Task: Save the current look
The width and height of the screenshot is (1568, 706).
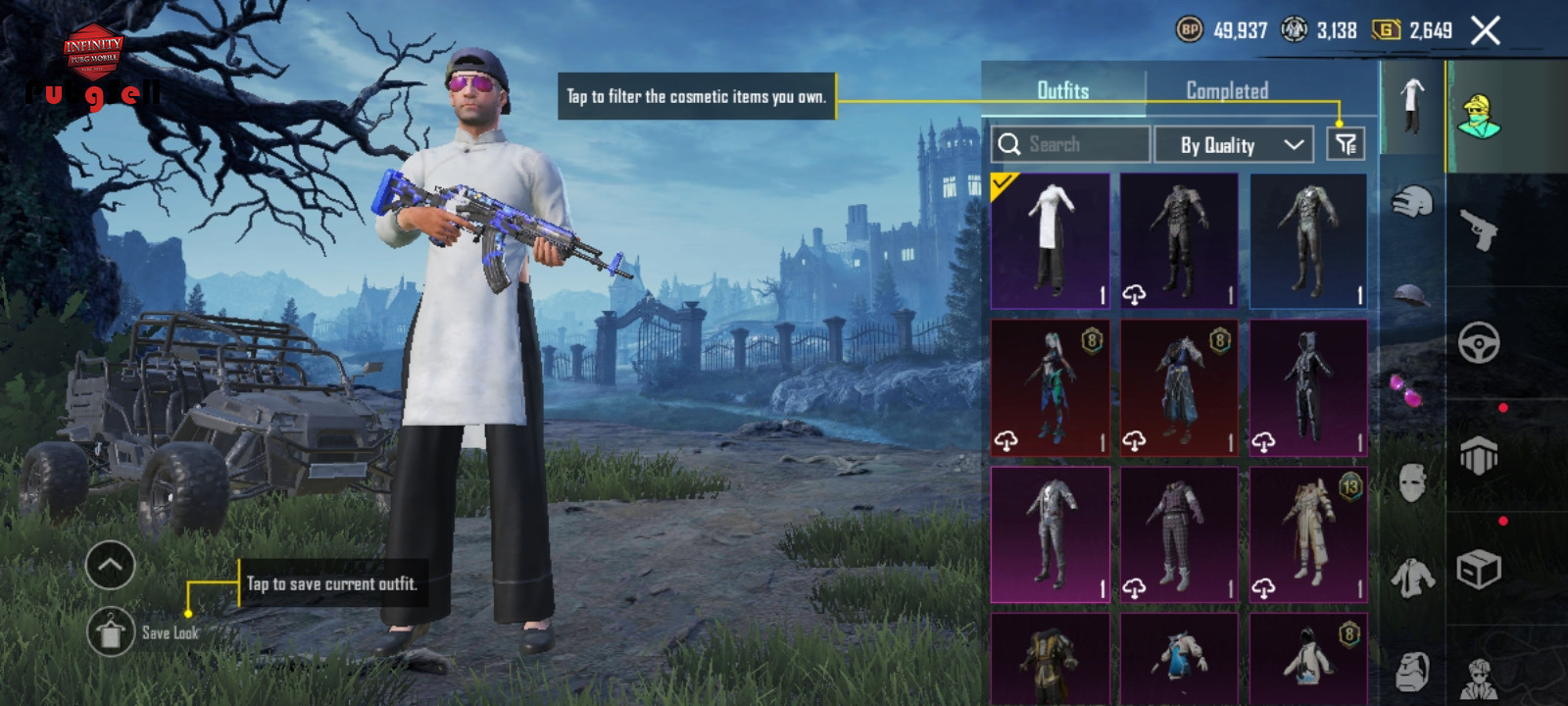Action: 111,632
